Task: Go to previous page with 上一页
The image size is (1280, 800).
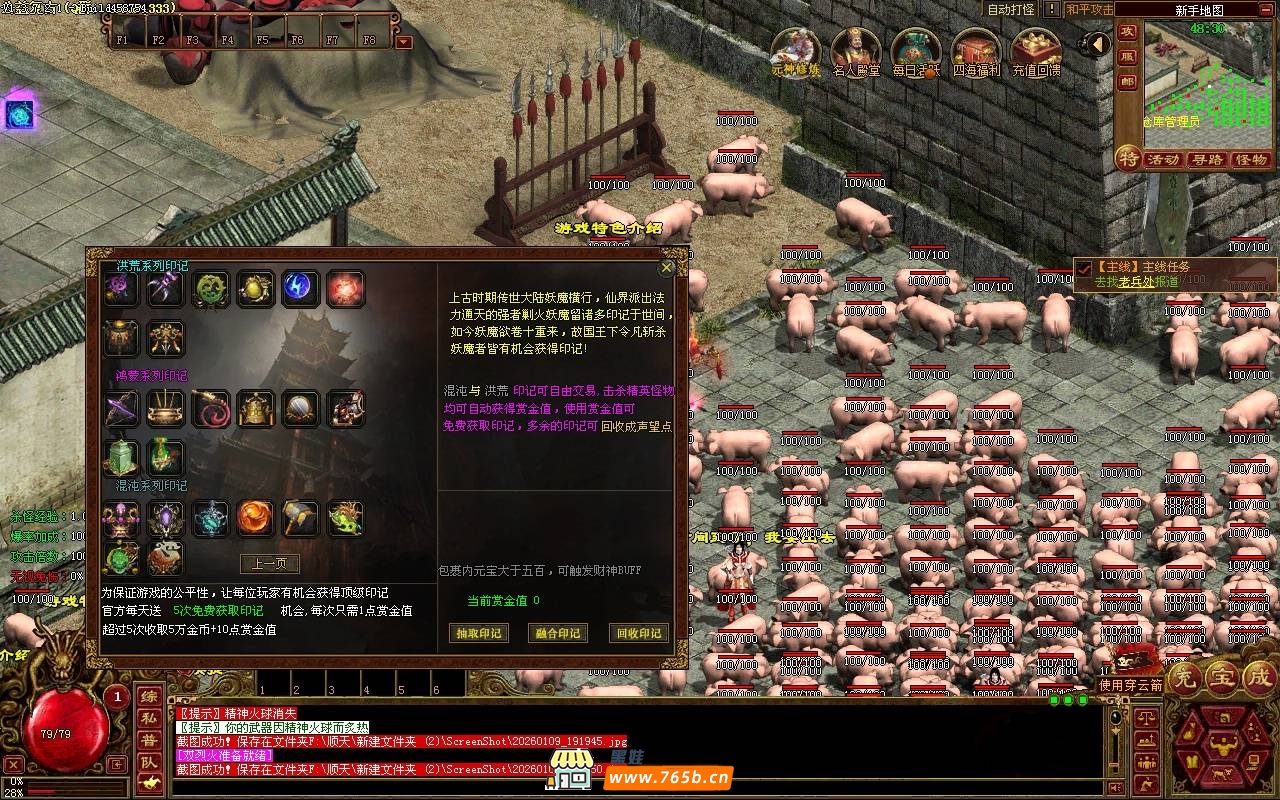Action: 269,564
